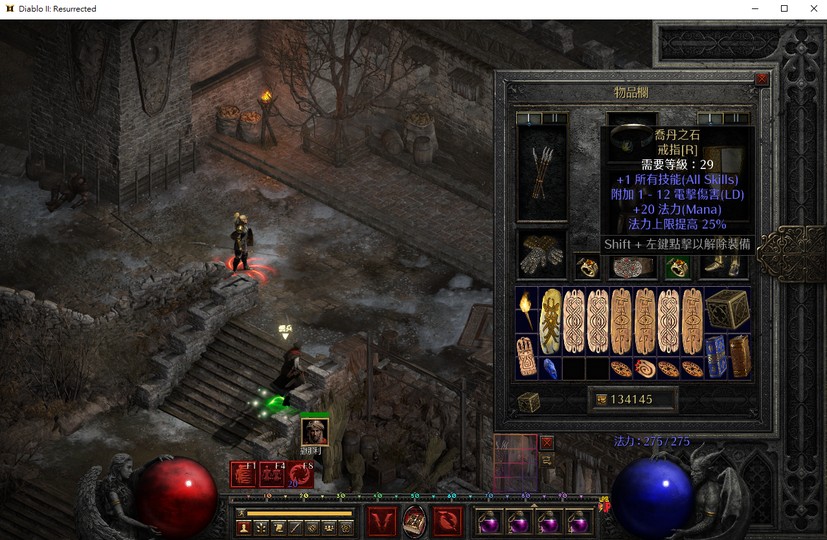Select the torch charm in the inventory
Viewport: 827px width, 540px height.
pyautogui.click(x=526, y=310)
